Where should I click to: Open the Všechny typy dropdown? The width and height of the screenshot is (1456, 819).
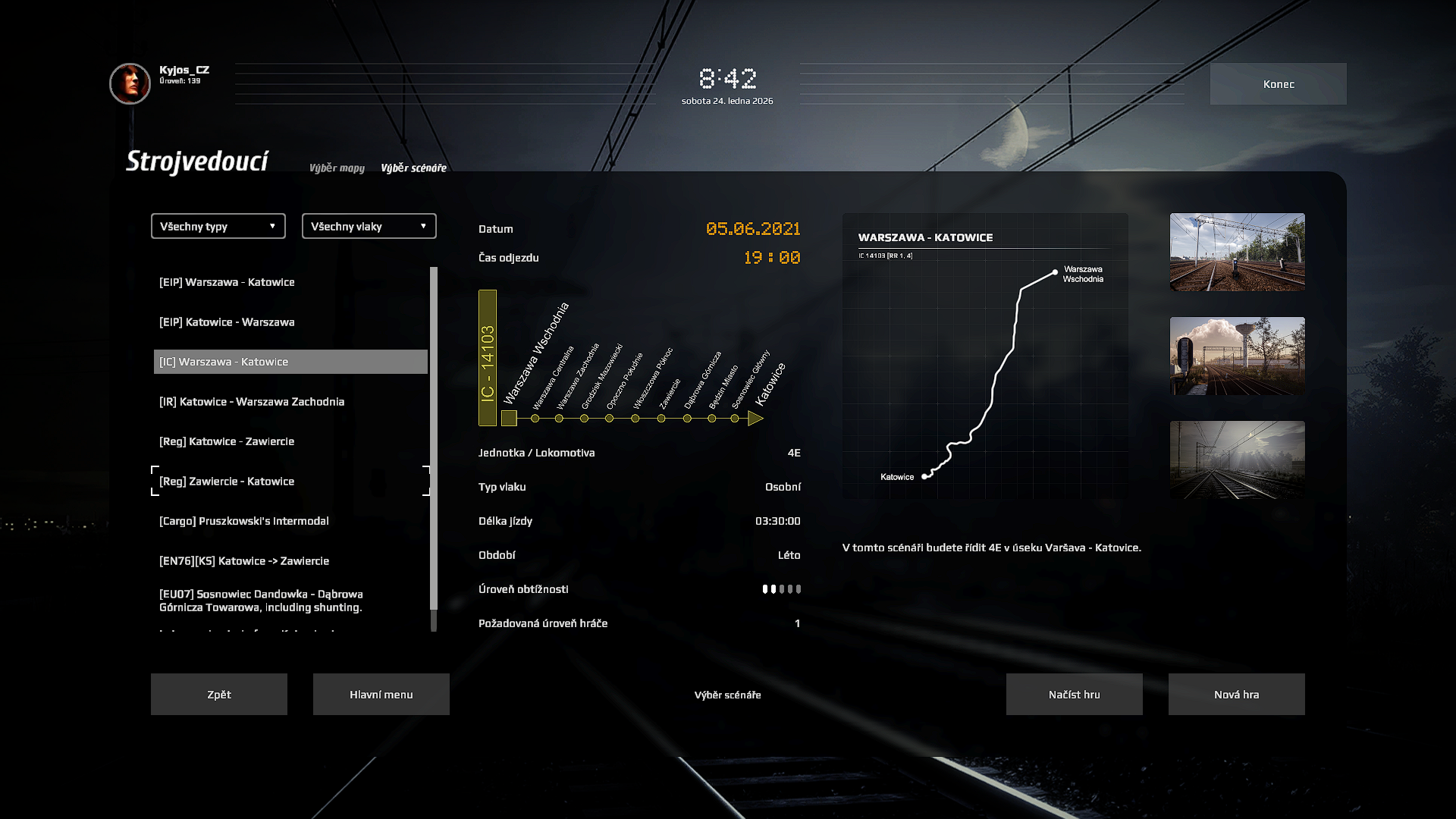[218, 226]
